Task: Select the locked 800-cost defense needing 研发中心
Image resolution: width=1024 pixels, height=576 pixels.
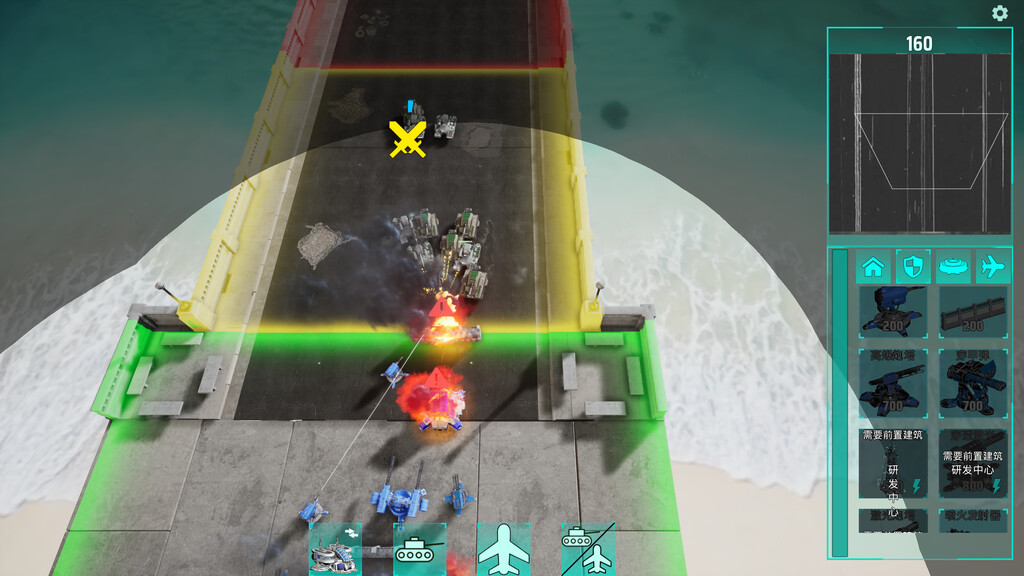Action: click(x=973, y=464)
